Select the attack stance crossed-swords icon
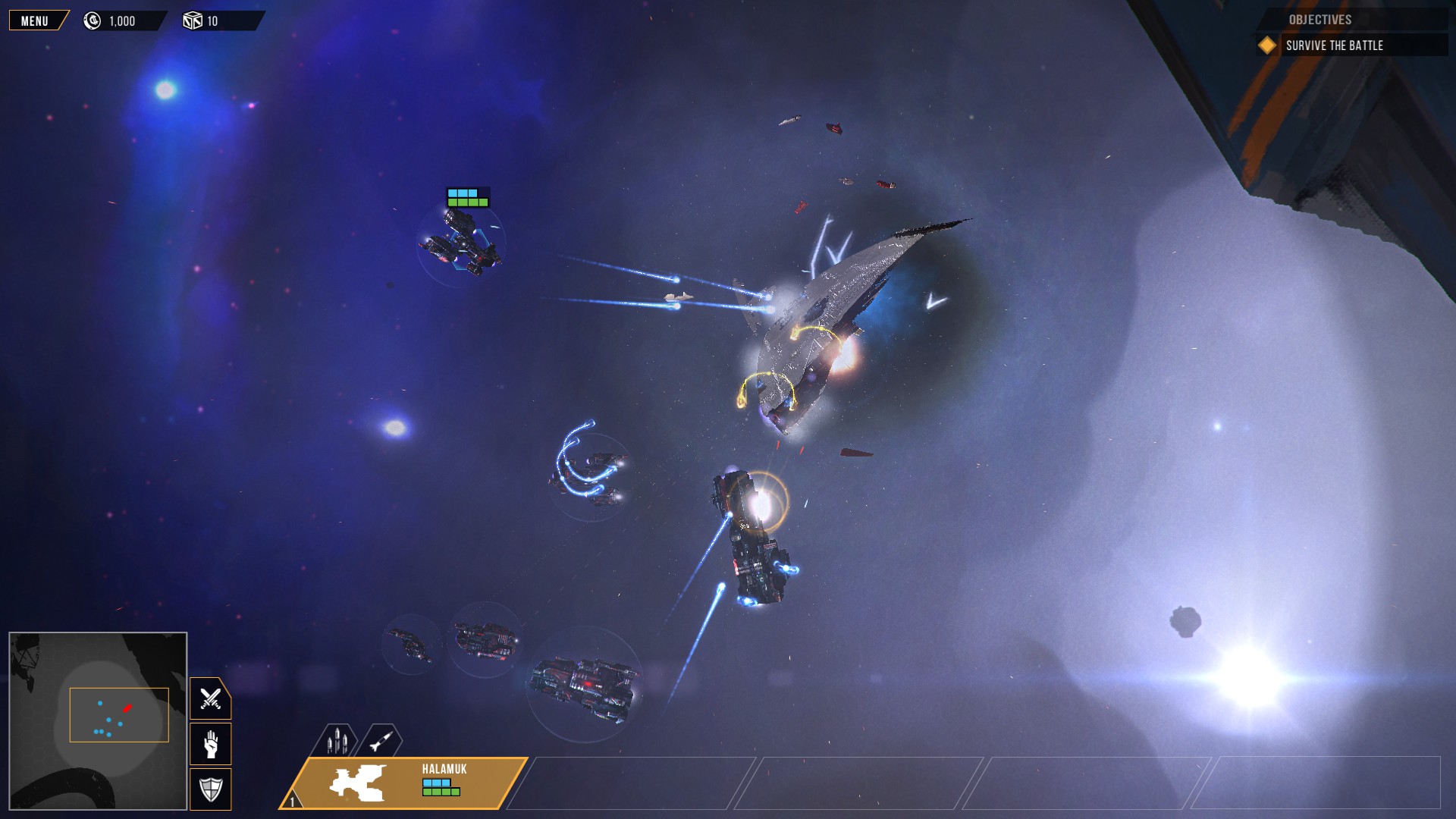 click(210, 698)
